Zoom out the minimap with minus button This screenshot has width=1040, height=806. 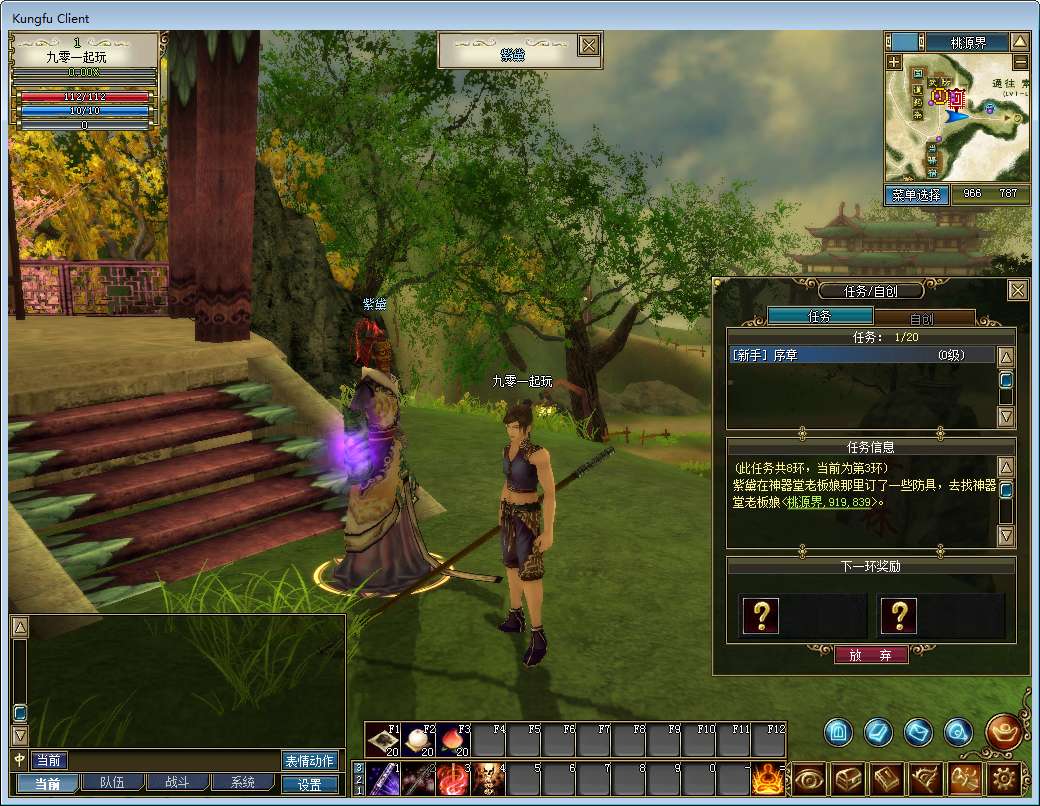pos(1019,61)
